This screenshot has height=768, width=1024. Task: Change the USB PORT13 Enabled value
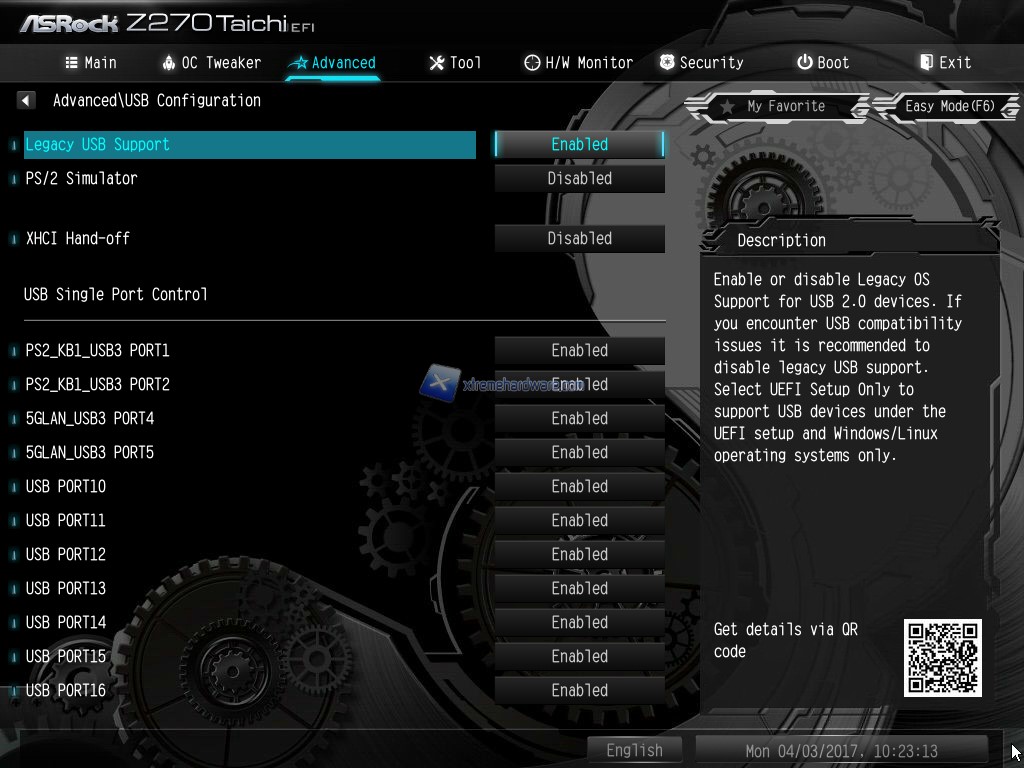point(579,588)
